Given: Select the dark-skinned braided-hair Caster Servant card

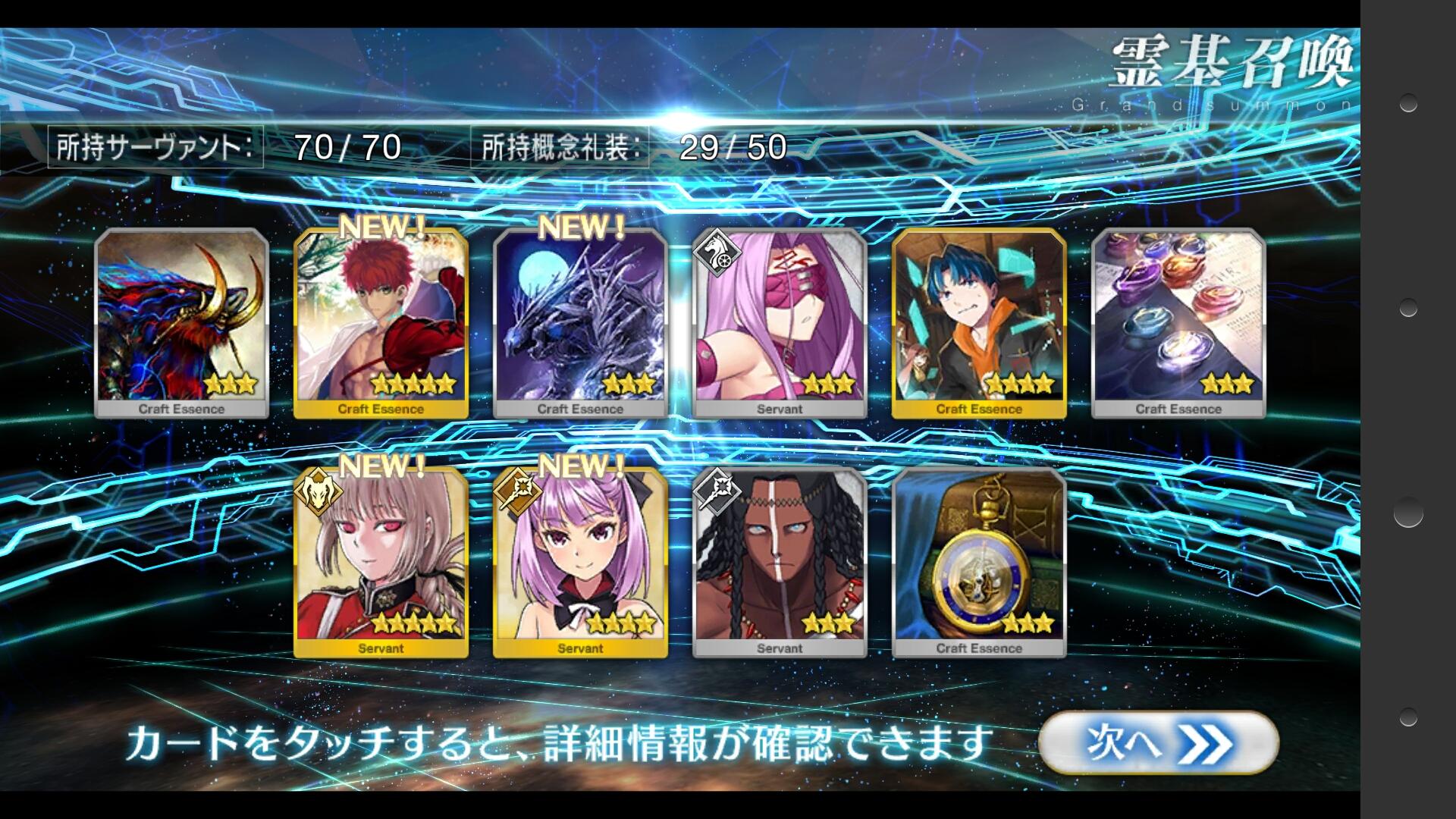Looking at the screenshot, I should (780, 563).
